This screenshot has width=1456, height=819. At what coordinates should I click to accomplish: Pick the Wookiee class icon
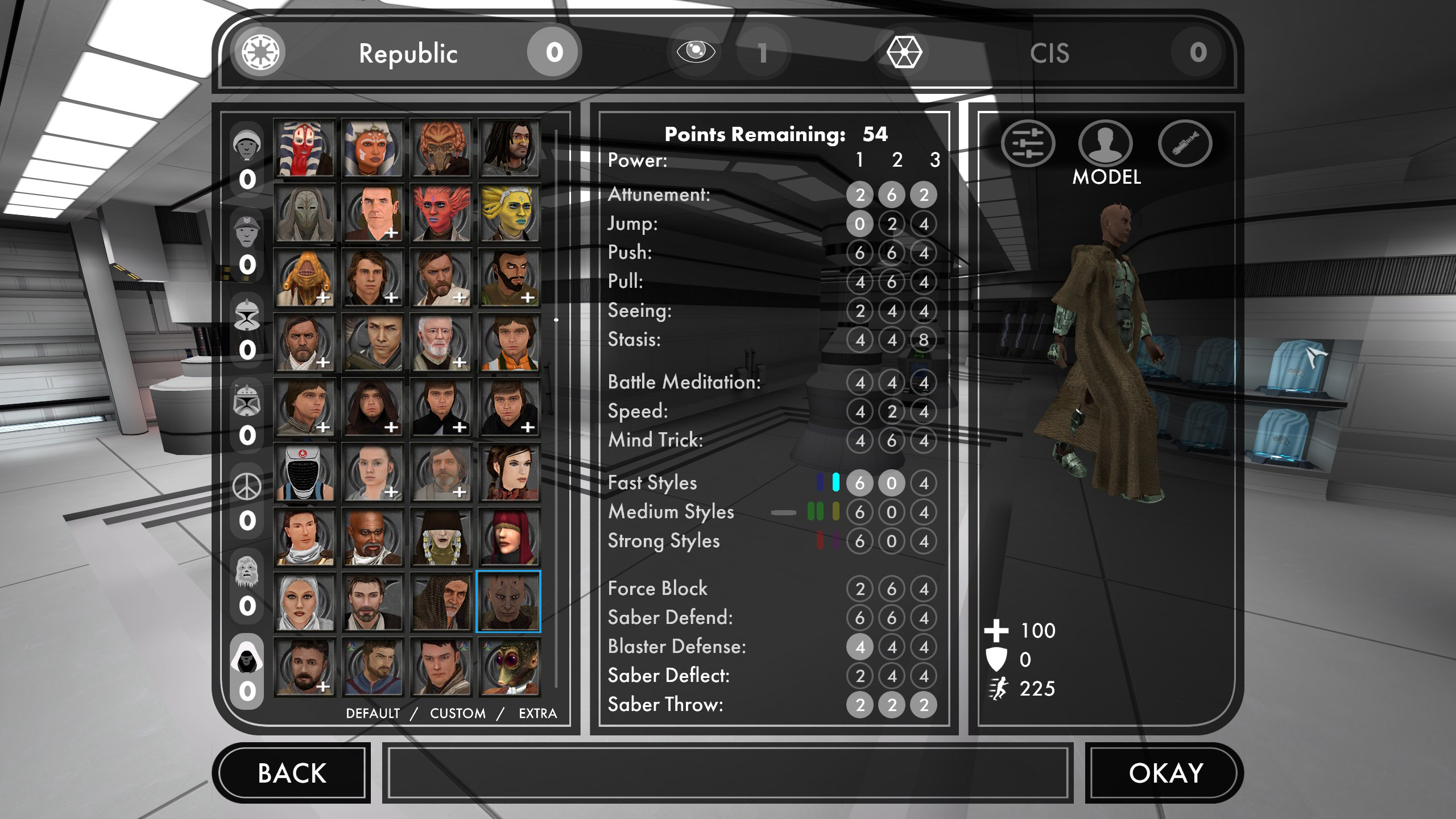click(x=247, y=572)
